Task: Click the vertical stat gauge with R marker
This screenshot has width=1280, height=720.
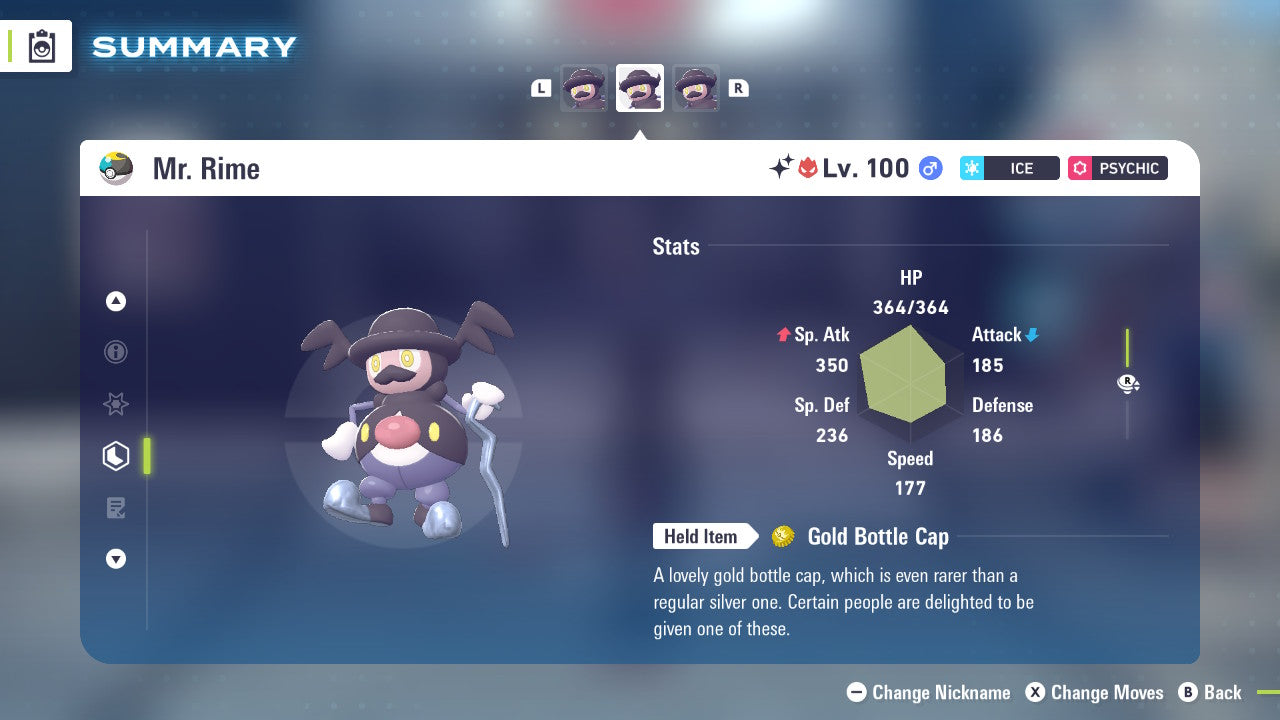Action: pyautogui.click(x=1128, y=383)
